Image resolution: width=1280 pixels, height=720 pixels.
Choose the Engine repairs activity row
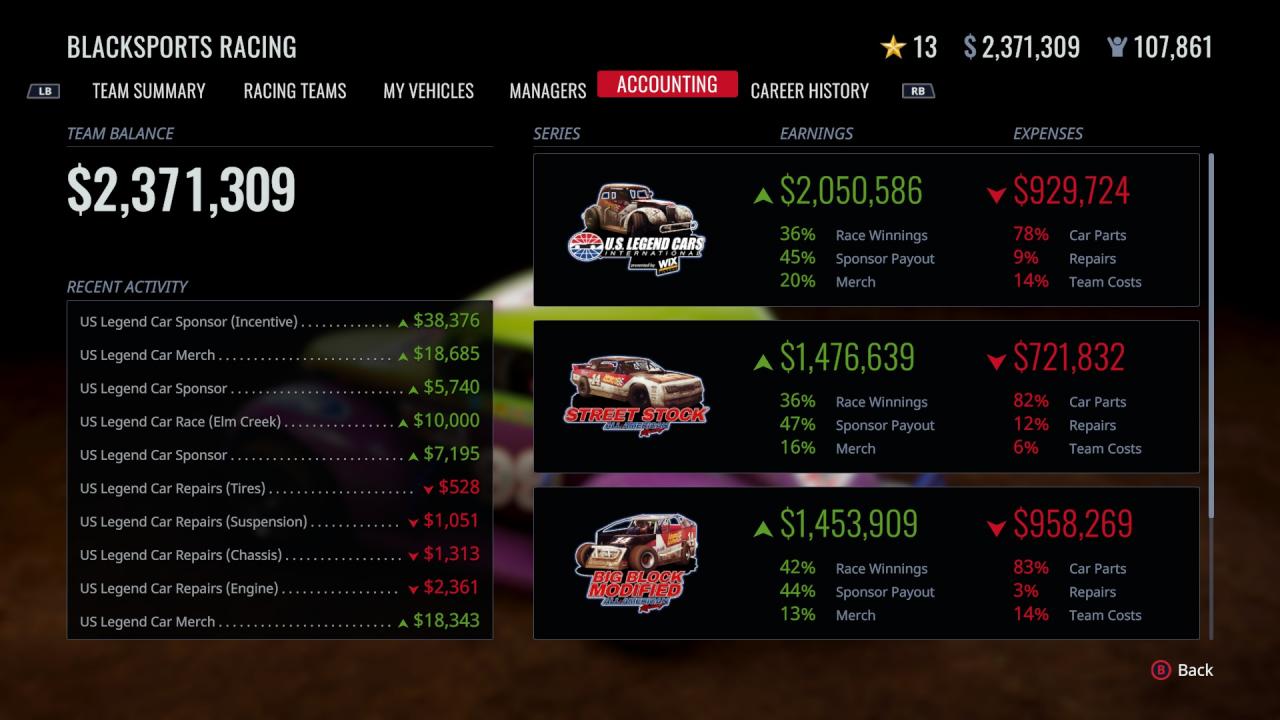tap(280, 588)
